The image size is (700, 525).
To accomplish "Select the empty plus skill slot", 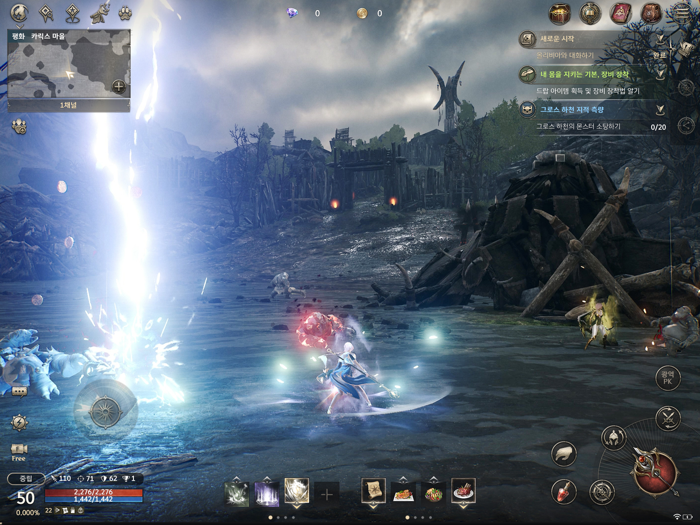I will coord(327,492).
